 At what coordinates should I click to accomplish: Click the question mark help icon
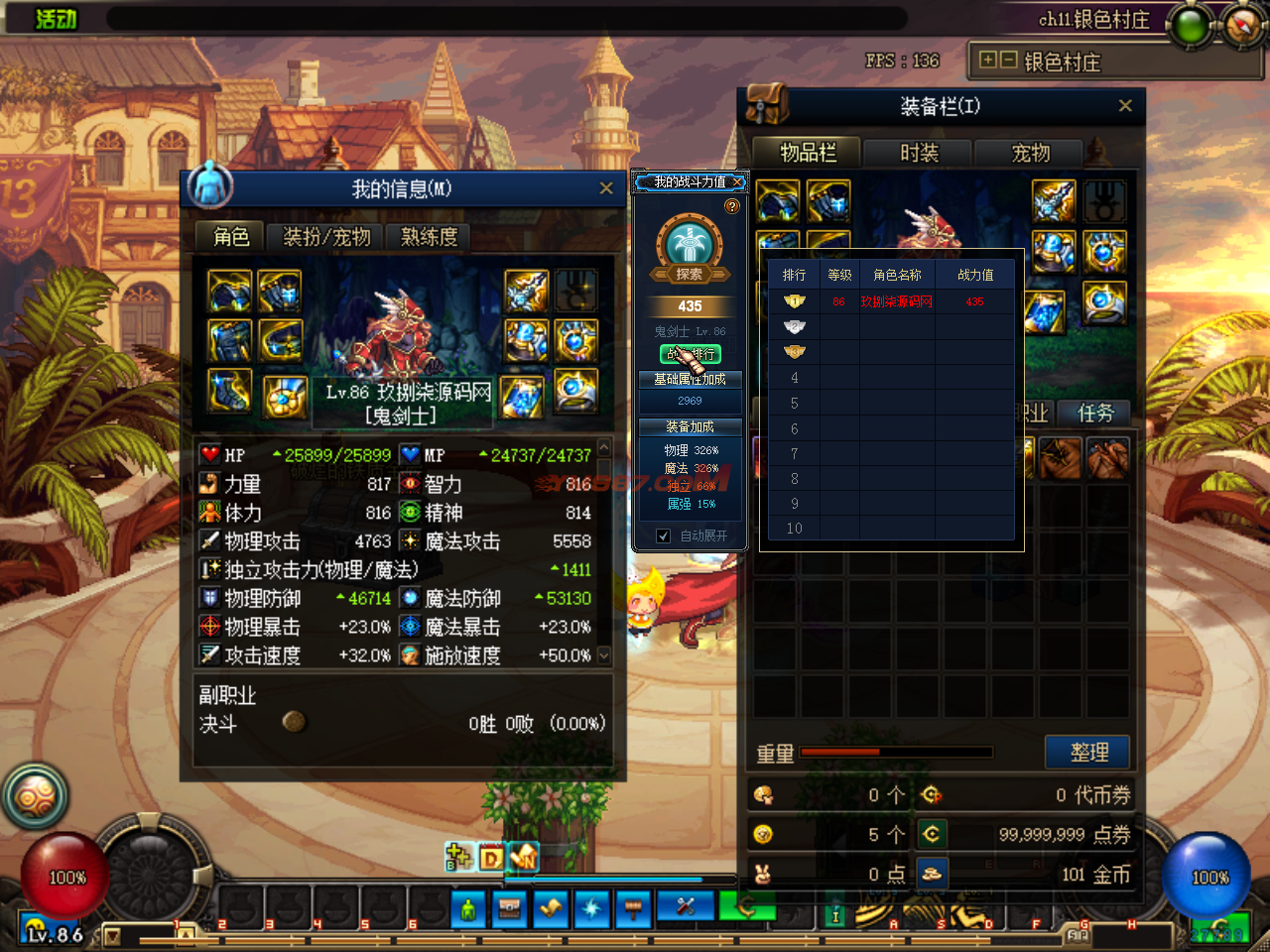tap(732, 206)
